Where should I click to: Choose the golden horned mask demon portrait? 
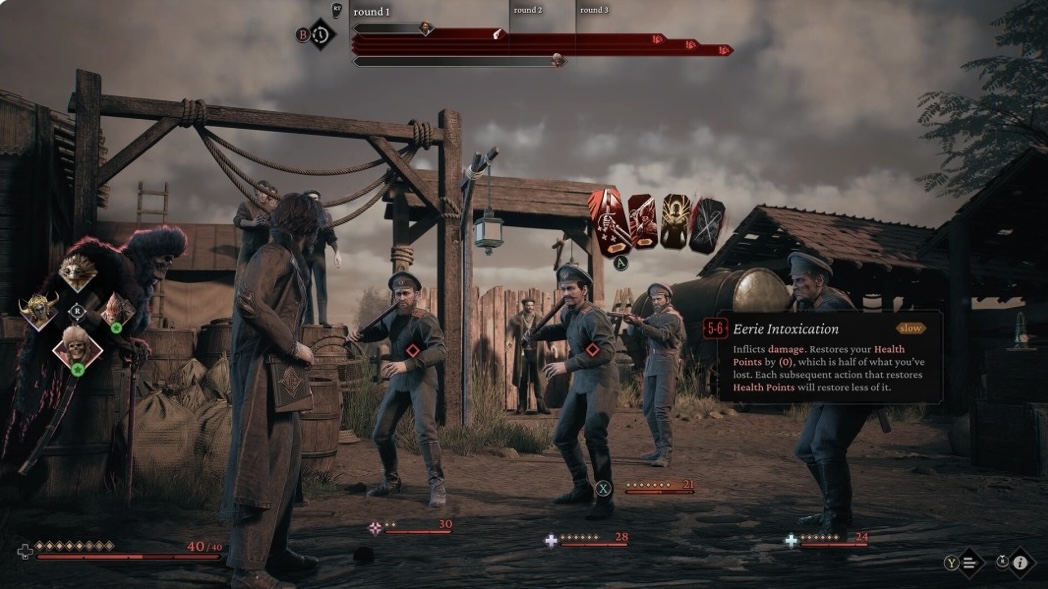point(39,312)
